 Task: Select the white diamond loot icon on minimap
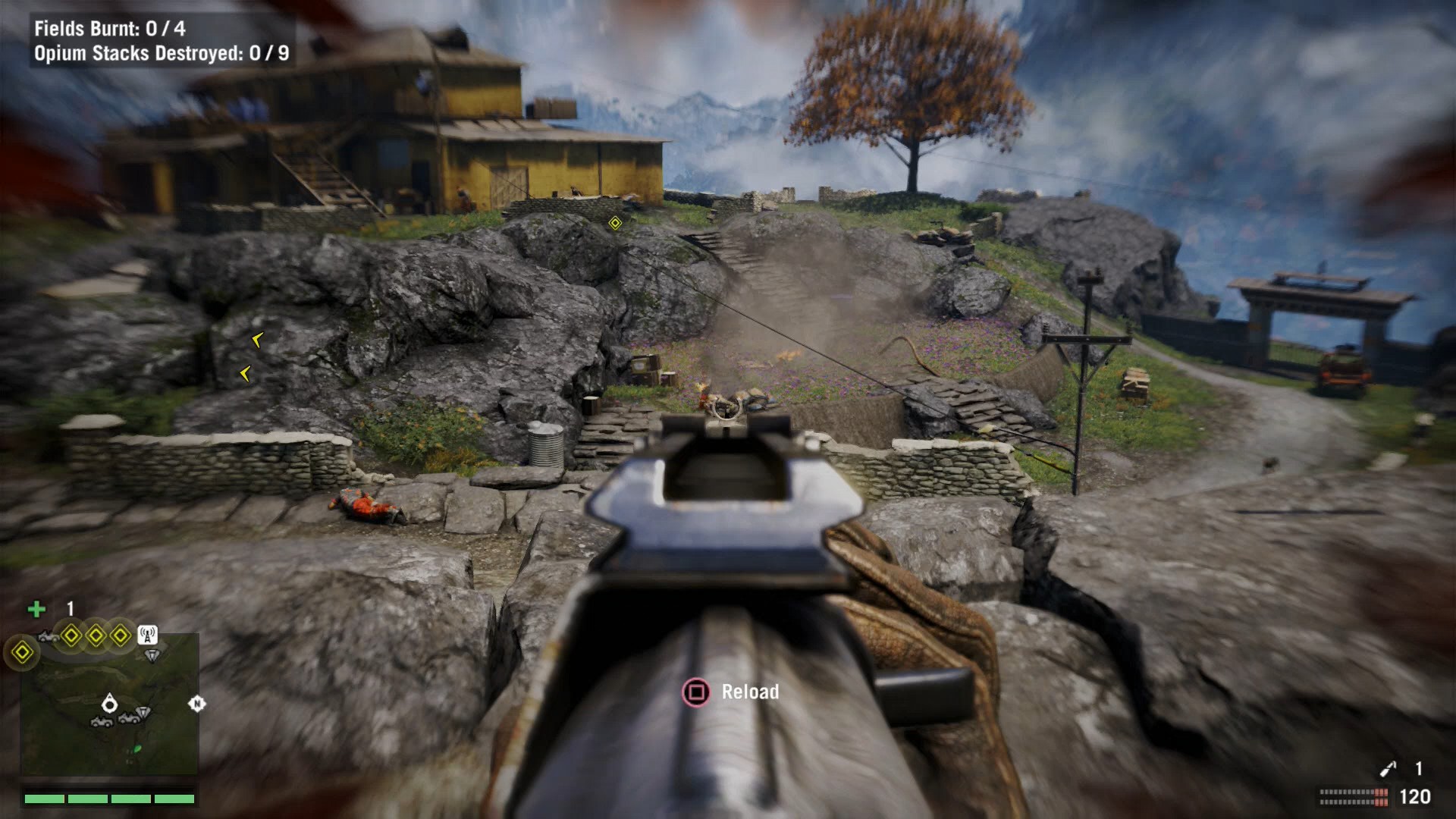pos(152,654)
